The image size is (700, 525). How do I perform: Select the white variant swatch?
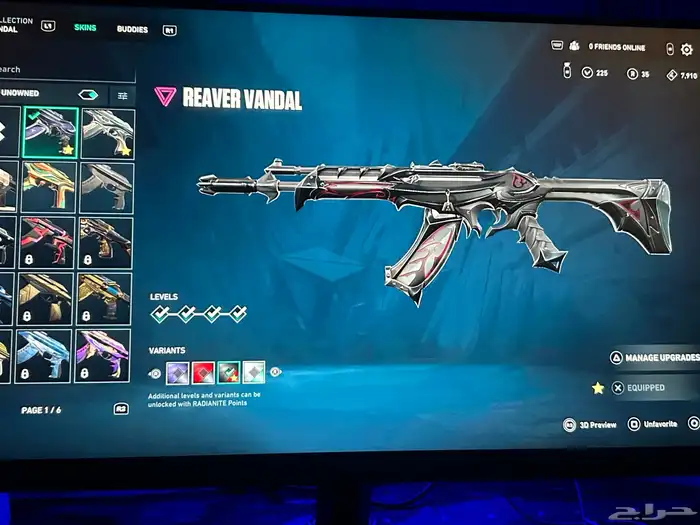tap(253, 373)
